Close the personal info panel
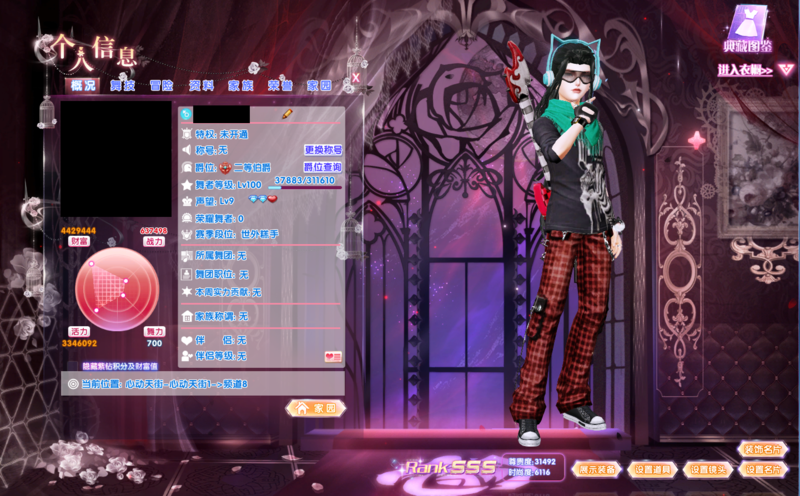 pos(355,76)
